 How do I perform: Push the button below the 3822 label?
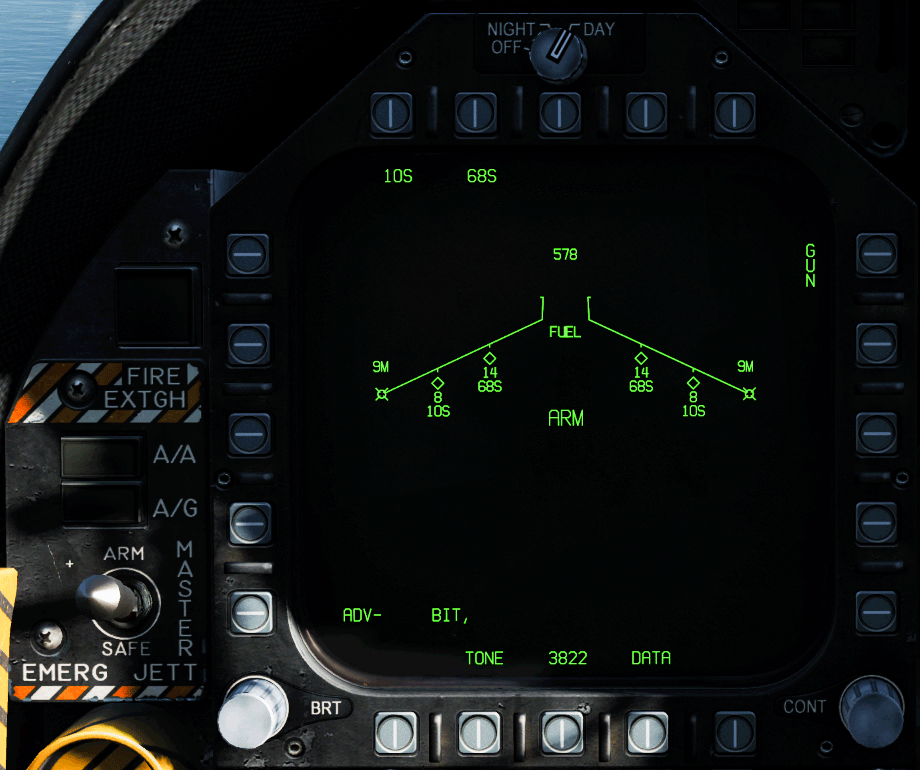pos(561,734)
